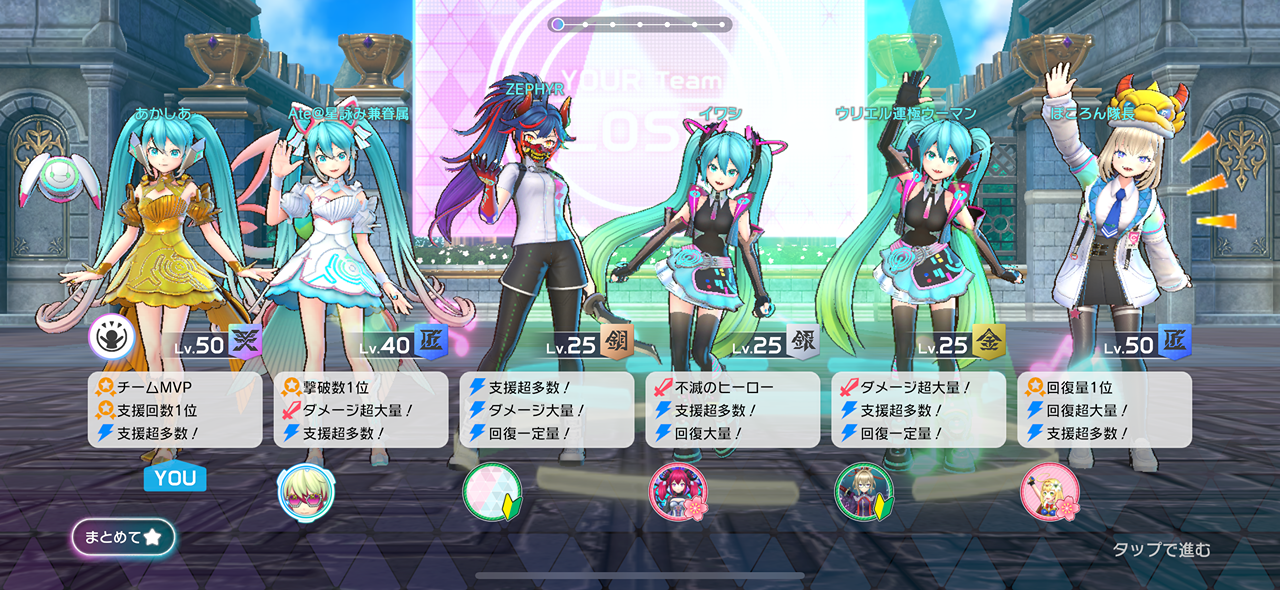Choose the 回復量1位 award panel

tap(1104, 410)
